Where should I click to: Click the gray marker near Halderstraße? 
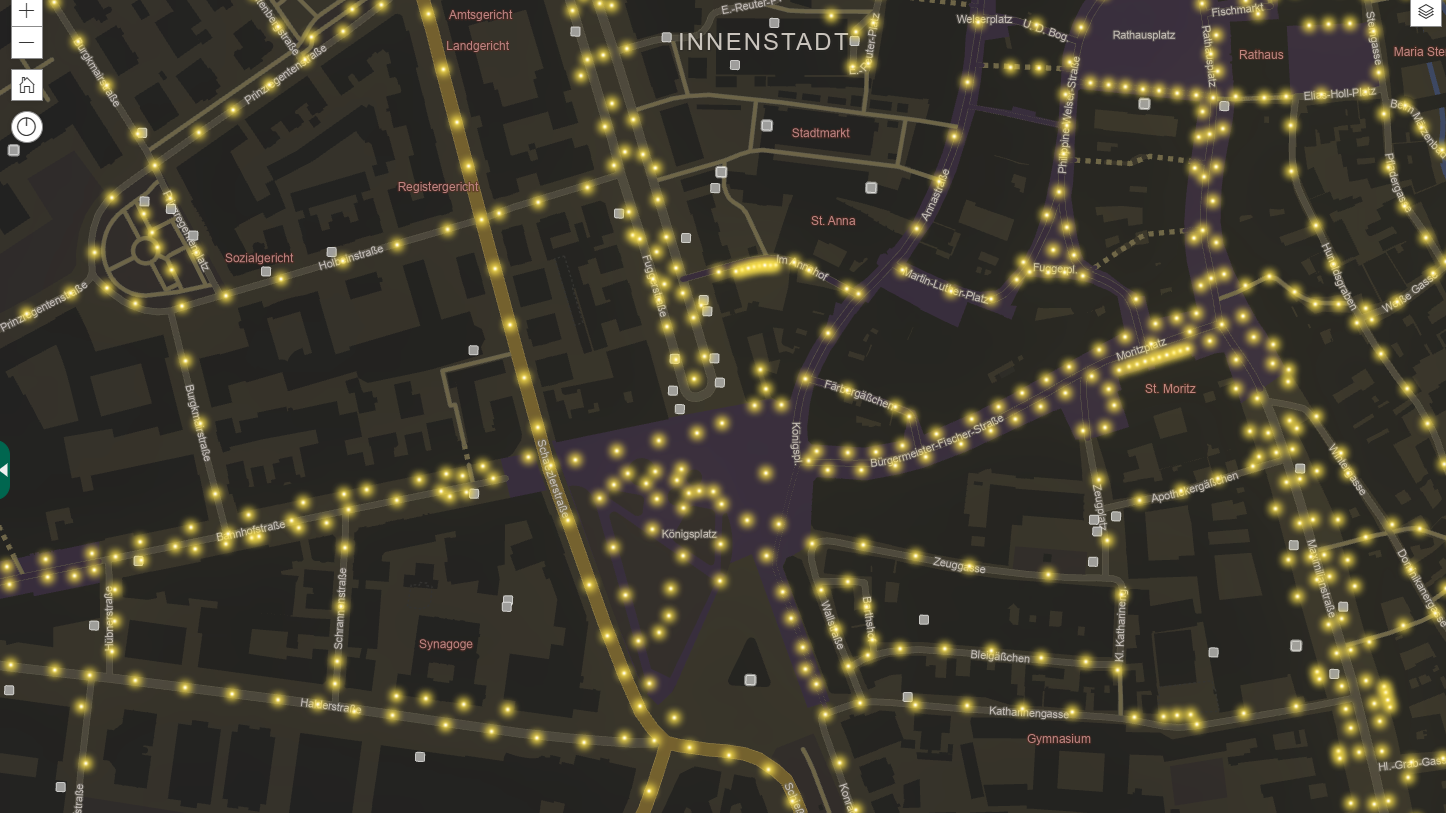click(x=420, y=757)
